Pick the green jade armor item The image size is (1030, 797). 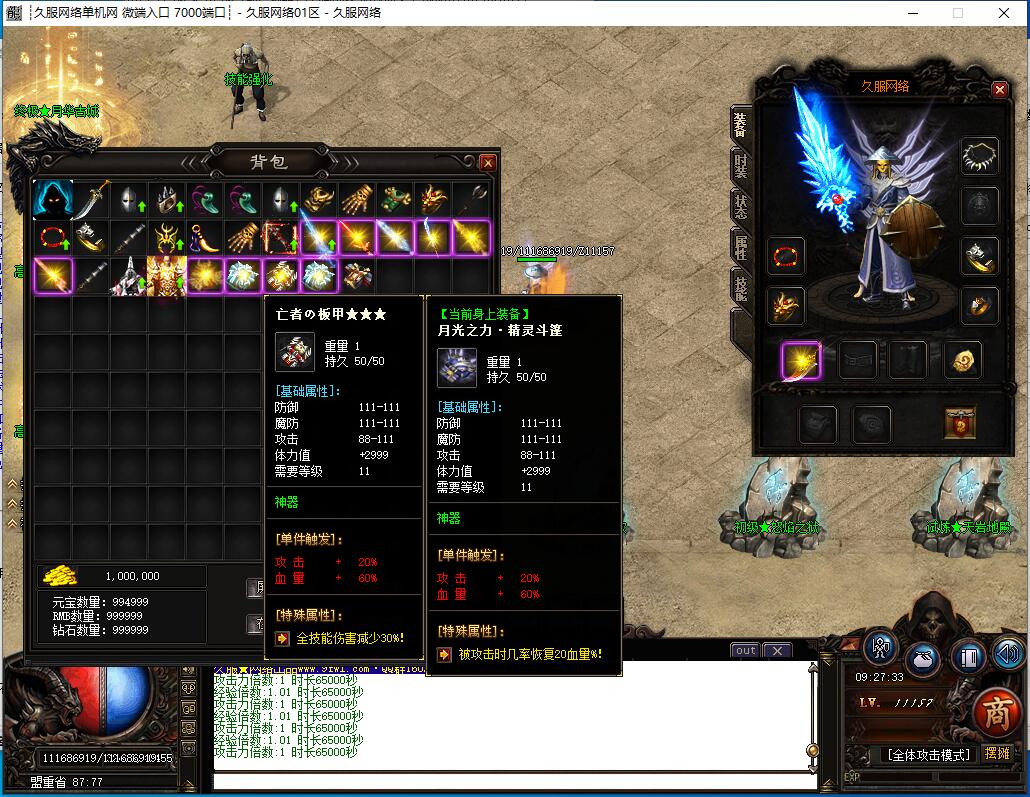click(395, 199)
